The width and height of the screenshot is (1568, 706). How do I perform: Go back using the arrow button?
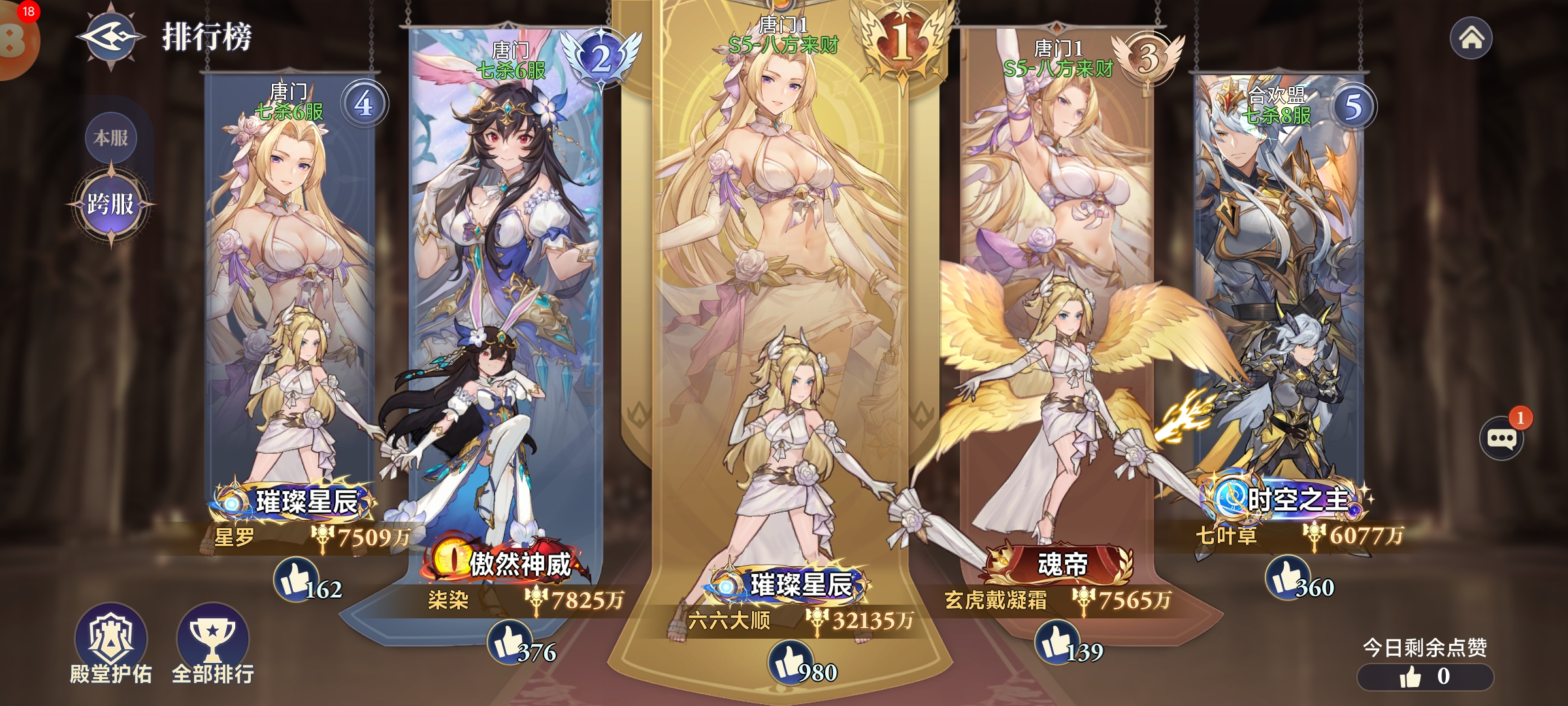110,37
